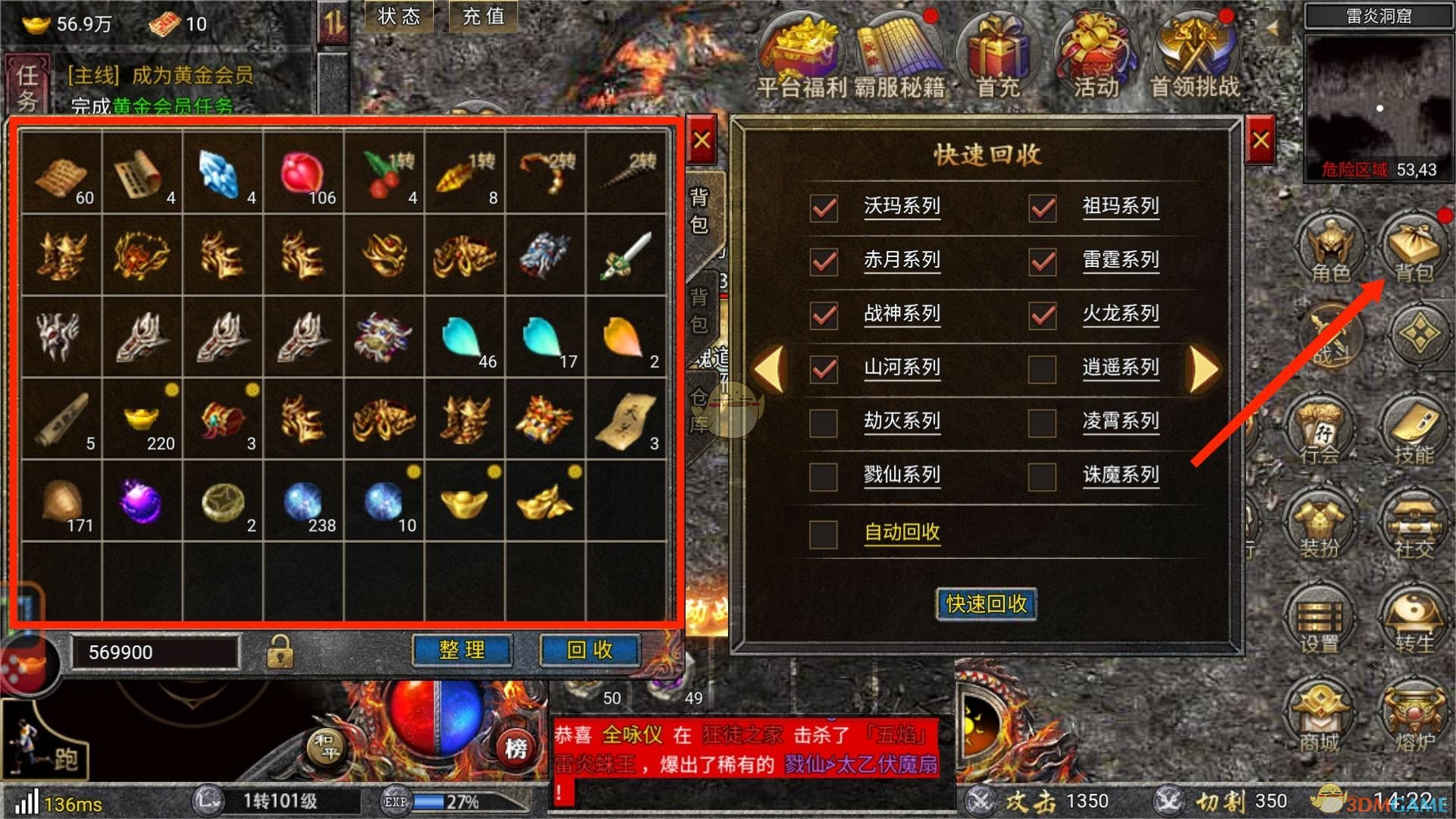Enable the 逍遥系列 recycle checkbox
Viewport: 1456px width, 819px height.
1042,368
